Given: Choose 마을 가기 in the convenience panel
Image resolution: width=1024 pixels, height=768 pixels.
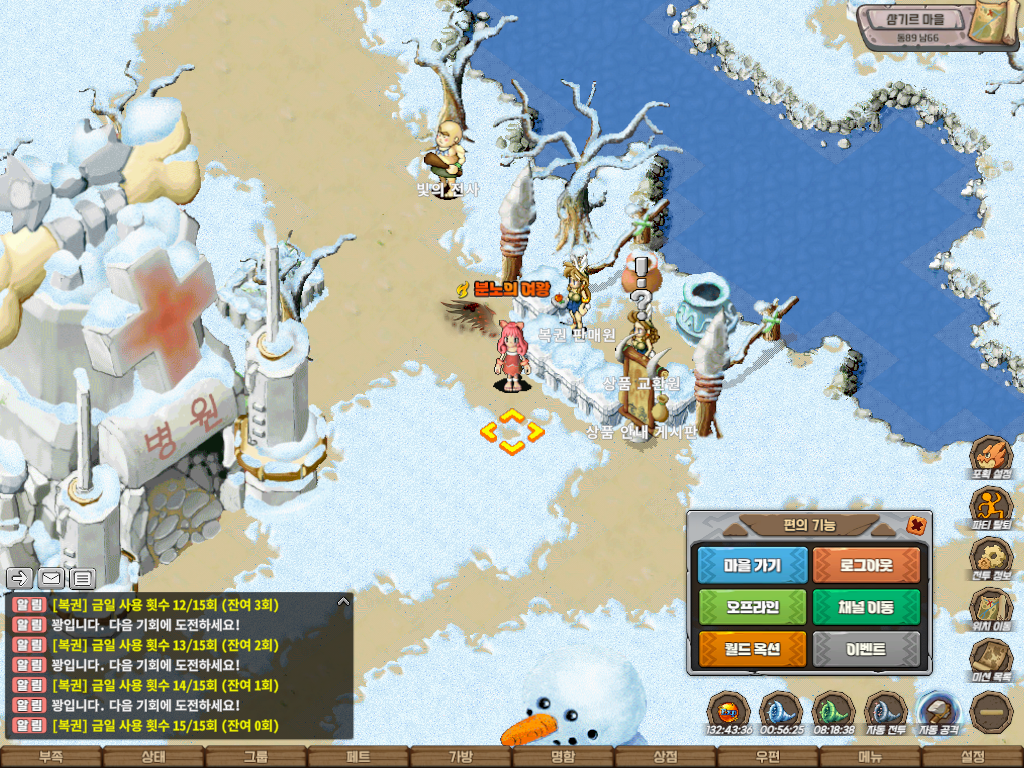Looking at the screenshot, I should pos(752,565).
